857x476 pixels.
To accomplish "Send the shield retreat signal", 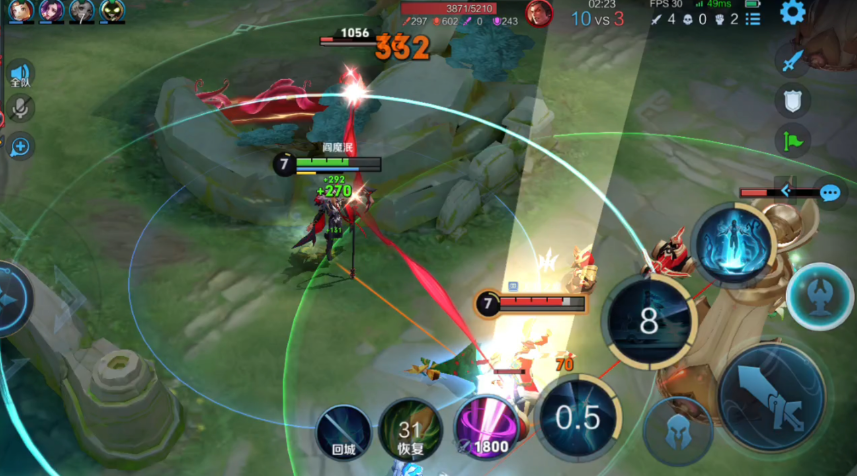I will [792, 100].
